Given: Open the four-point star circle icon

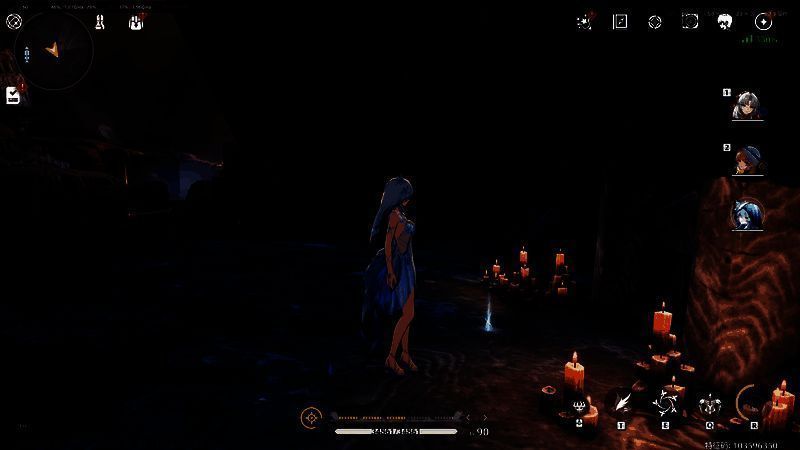Looking at the screenshot, I should [763, 21].
